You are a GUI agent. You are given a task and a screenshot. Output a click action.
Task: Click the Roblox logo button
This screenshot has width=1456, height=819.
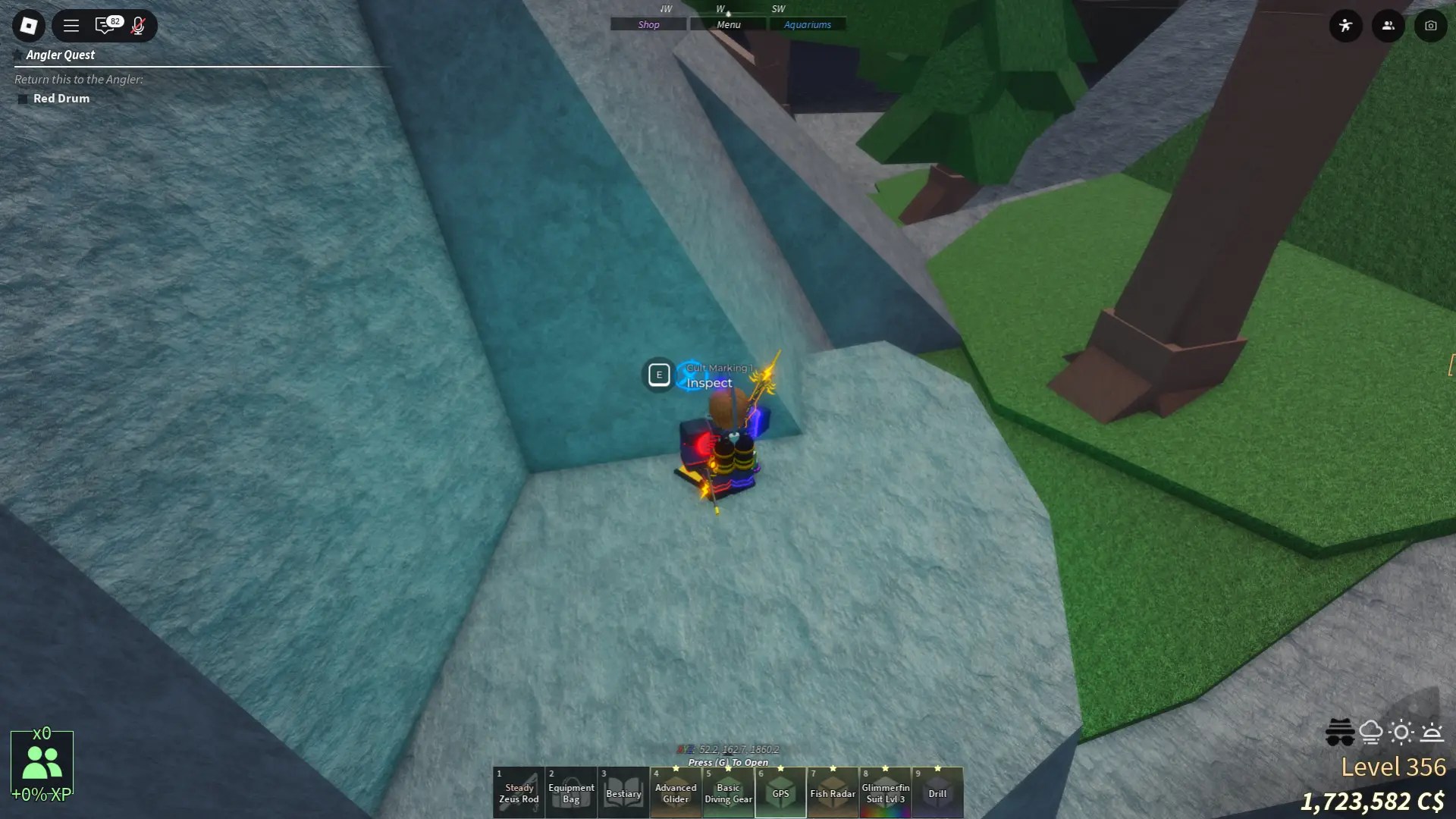coord(28,25)
